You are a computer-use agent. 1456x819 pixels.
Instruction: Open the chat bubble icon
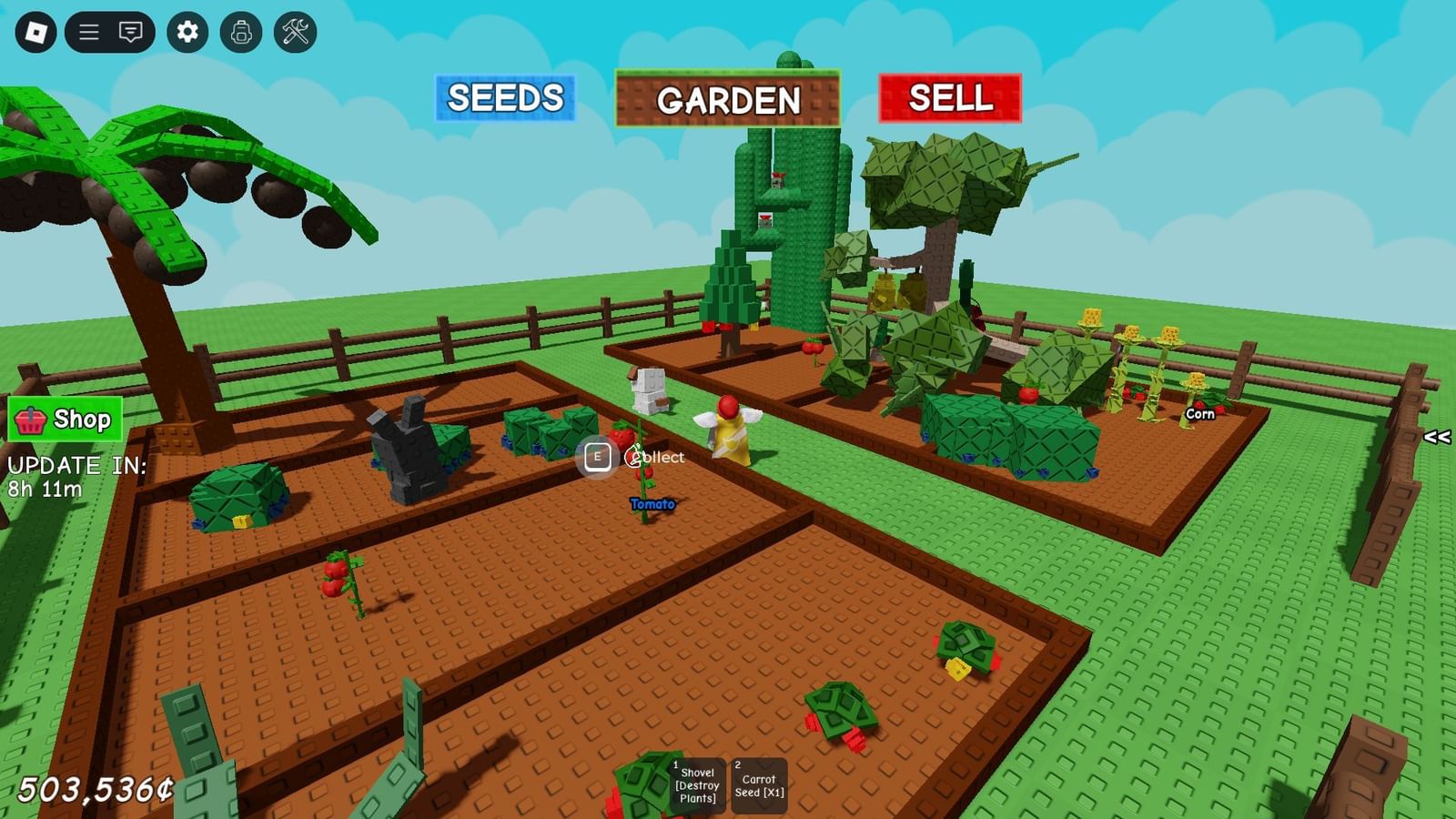click(130, 30)
